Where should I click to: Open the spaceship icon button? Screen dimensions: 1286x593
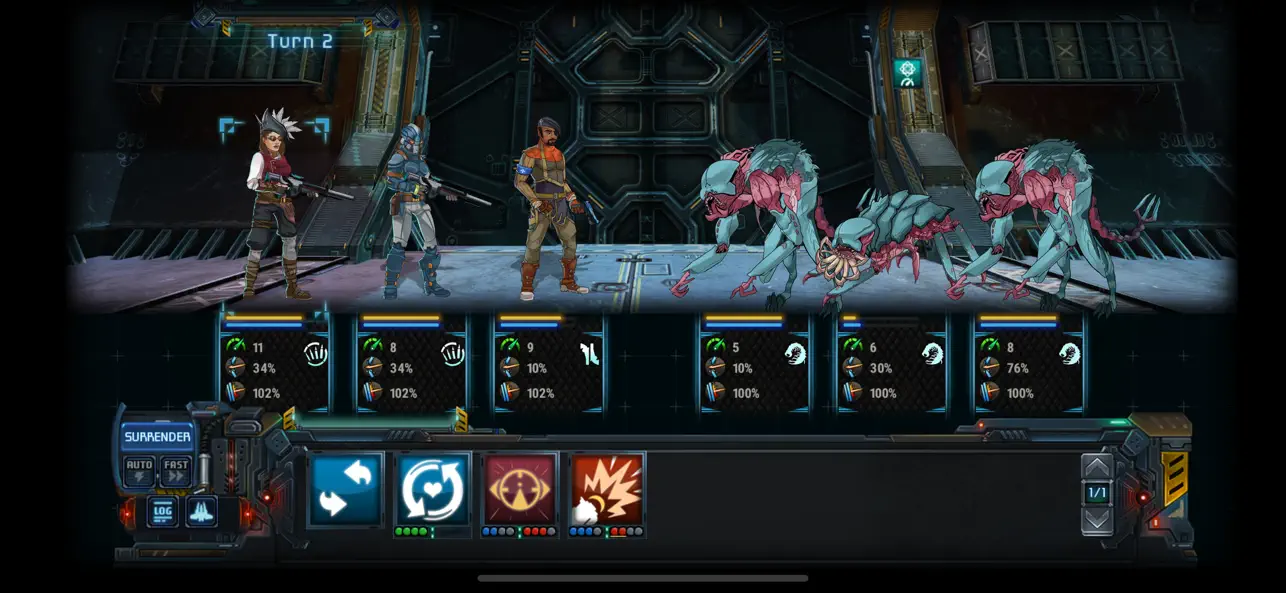(201, 511)
